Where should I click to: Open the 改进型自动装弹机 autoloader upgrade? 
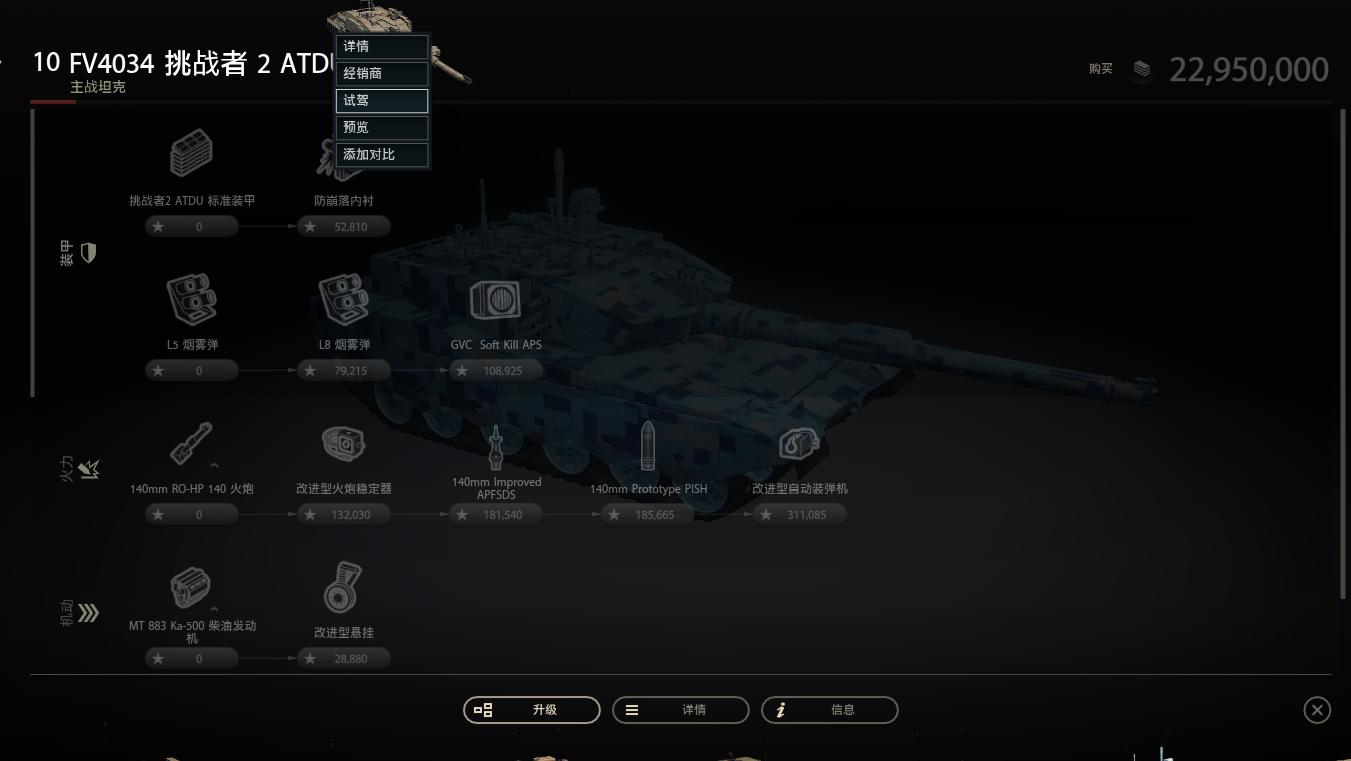[x=799, y=443]
